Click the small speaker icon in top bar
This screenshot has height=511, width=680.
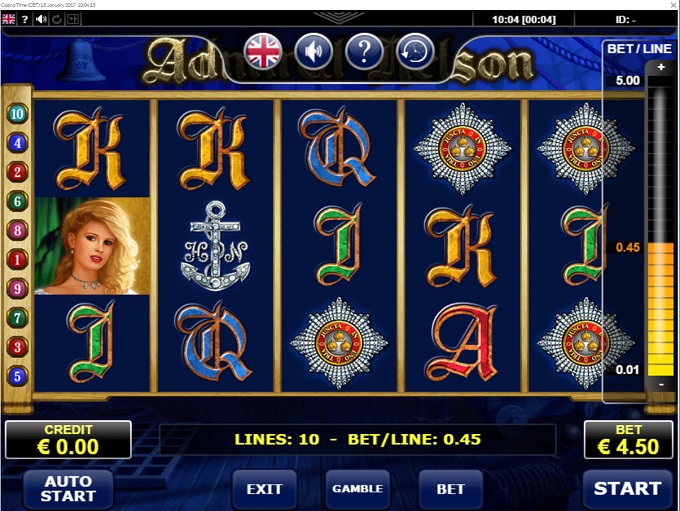[39, 19]
